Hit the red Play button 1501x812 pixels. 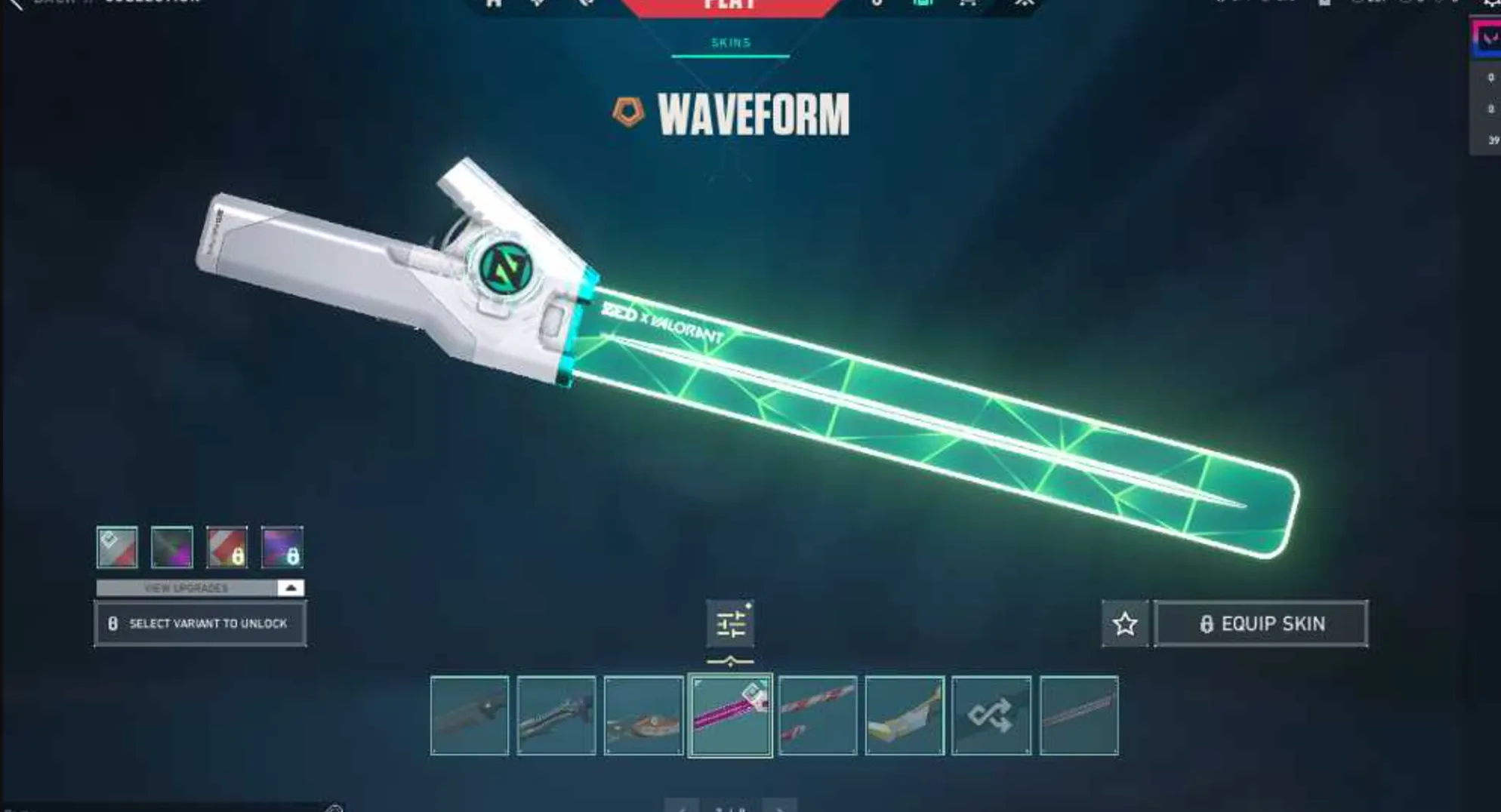point(729,5)
